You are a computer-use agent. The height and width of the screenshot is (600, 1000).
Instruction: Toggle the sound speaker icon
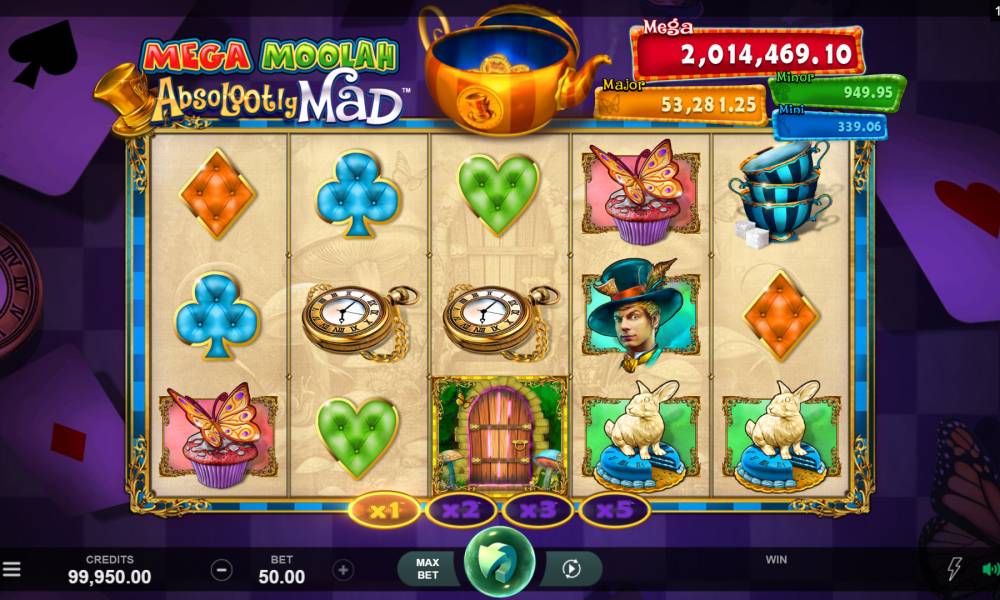[x=990, y=569]
